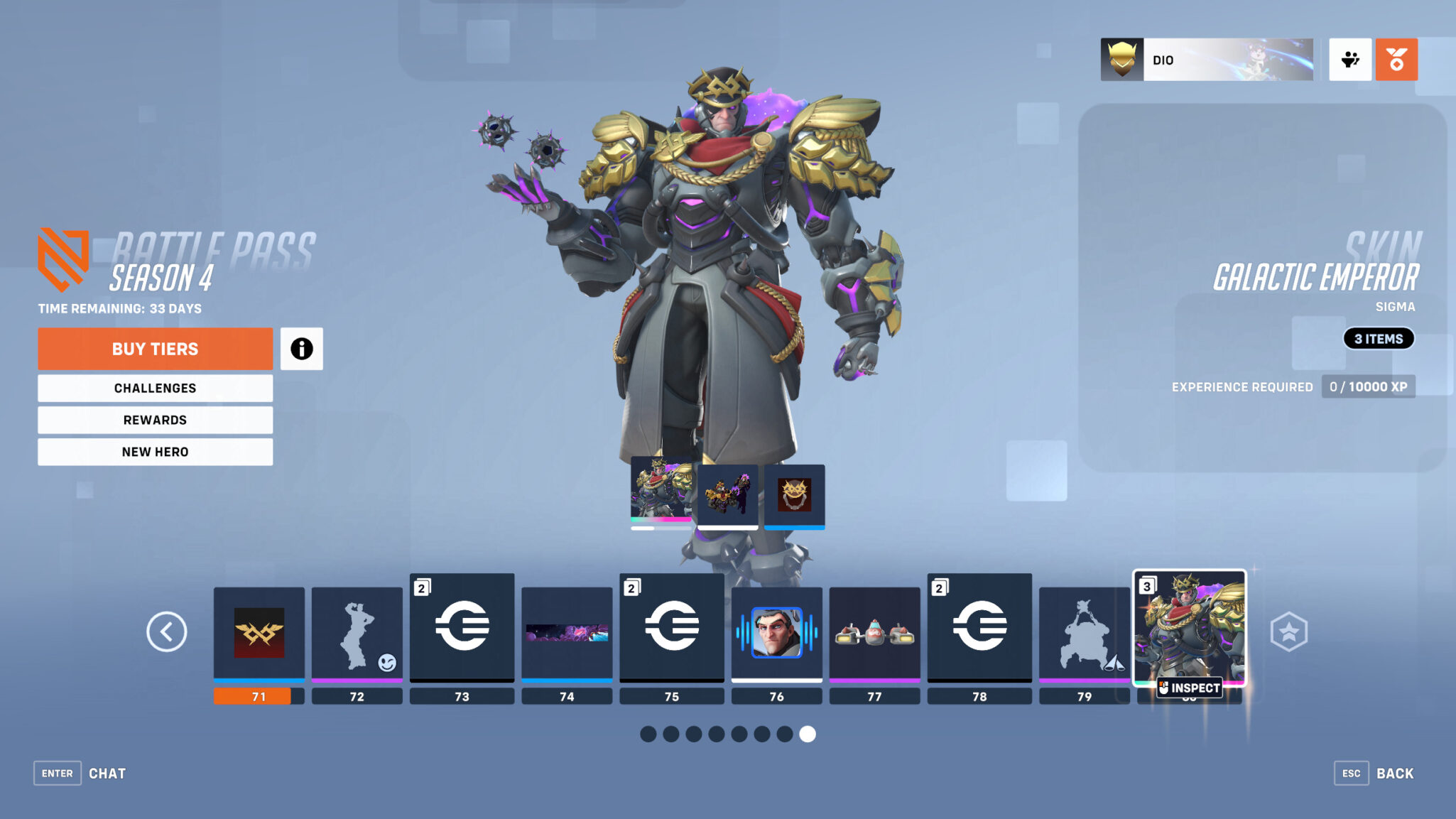1456x819 pixels.
Task: Click the star emblem icon right of tier 80
Action: [1291, 629]
